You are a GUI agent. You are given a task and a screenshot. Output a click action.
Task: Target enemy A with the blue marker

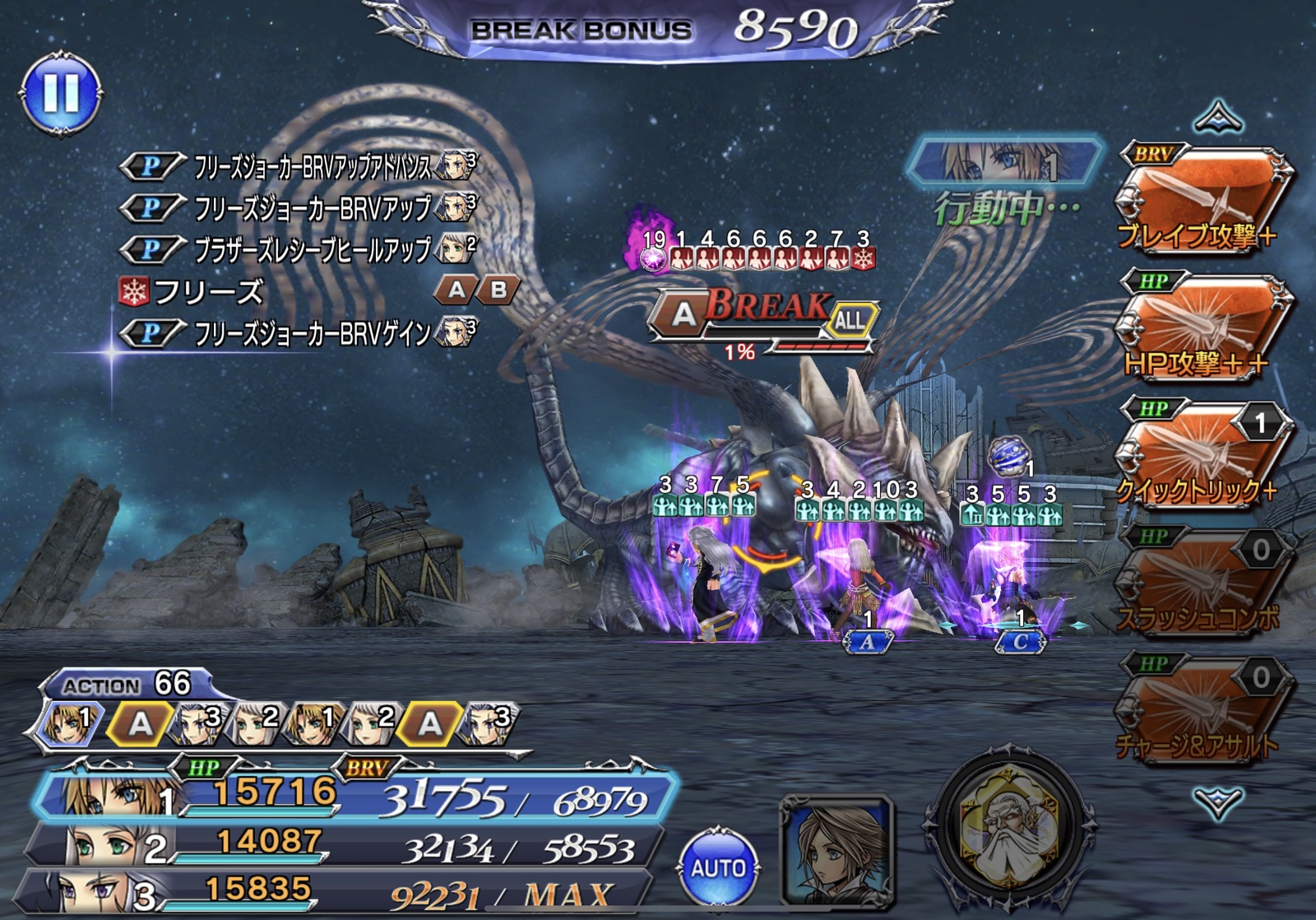(x=868, y=642)
